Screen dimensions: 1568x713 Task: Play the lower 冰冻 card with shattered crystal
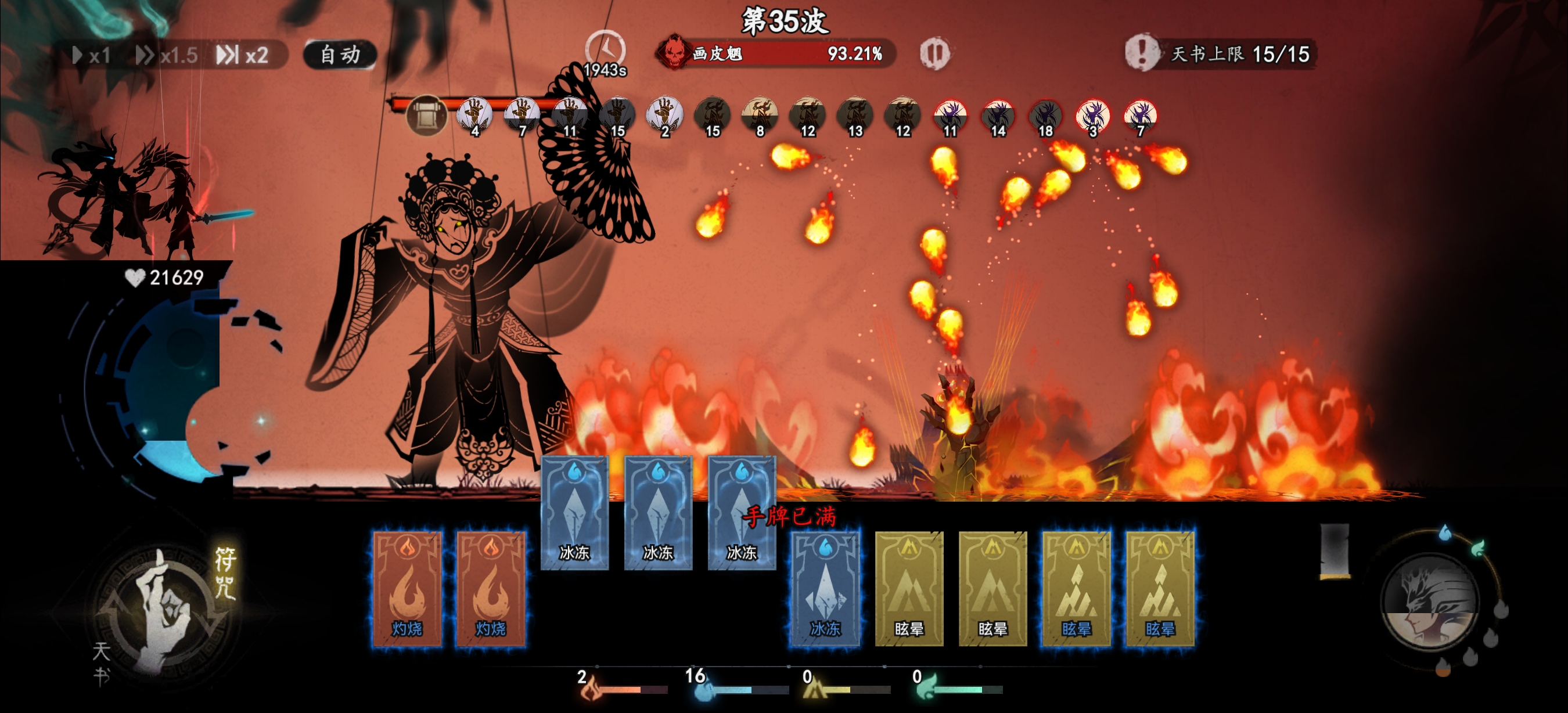pos(825,588)
